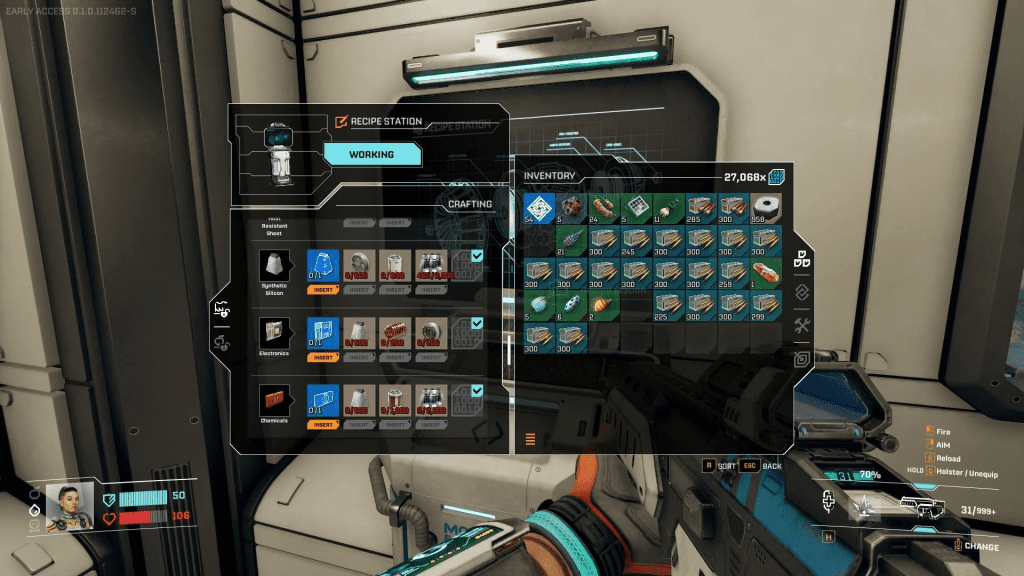Select the Synthetic Silicon output icon
The width and height of the screenshot is (1024, 576).
pyautogui.click(x=274, y=265)
